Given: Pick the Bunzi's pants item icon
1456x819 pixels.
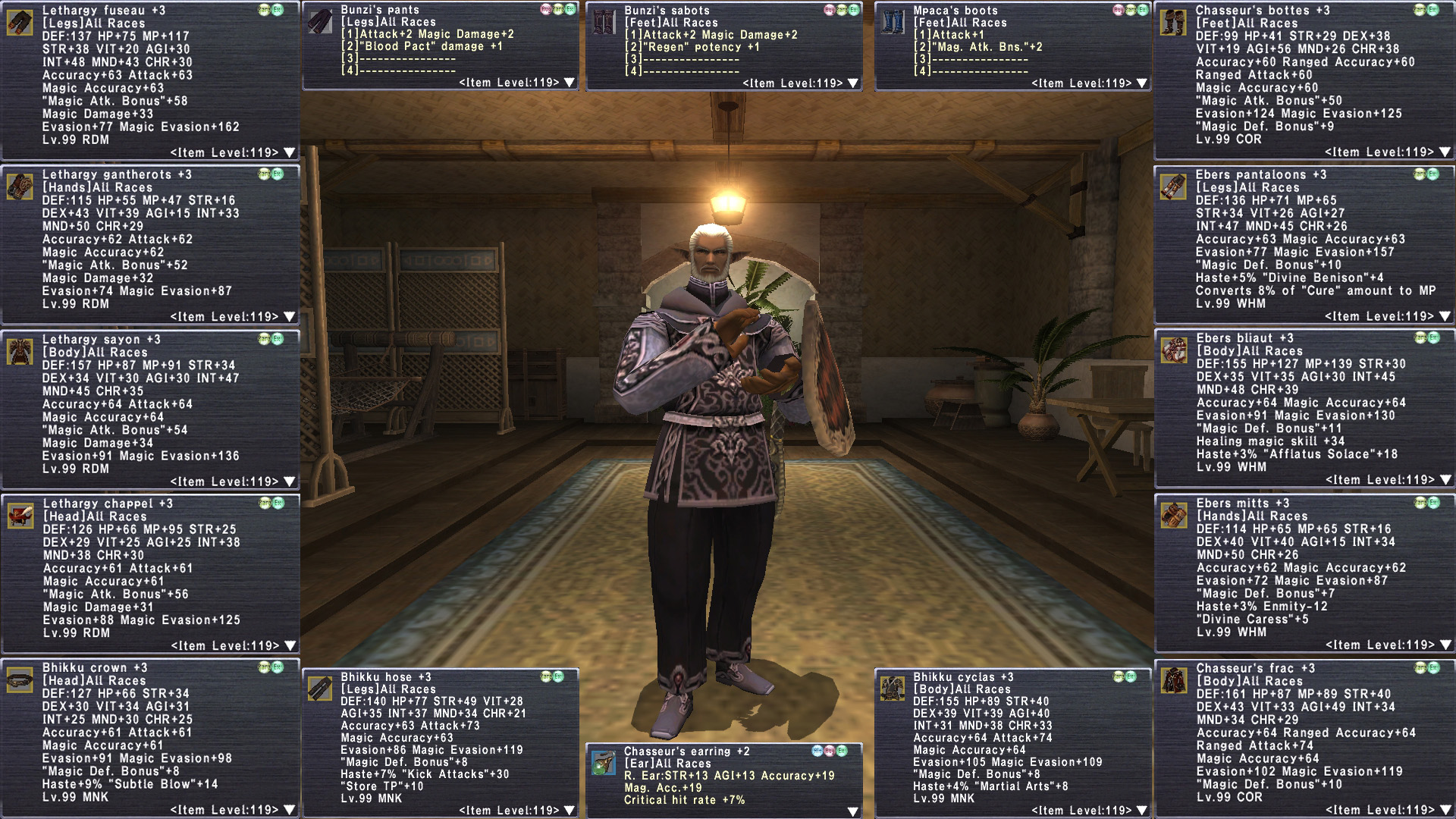Looking at the screenshot, I should point(320,22).
